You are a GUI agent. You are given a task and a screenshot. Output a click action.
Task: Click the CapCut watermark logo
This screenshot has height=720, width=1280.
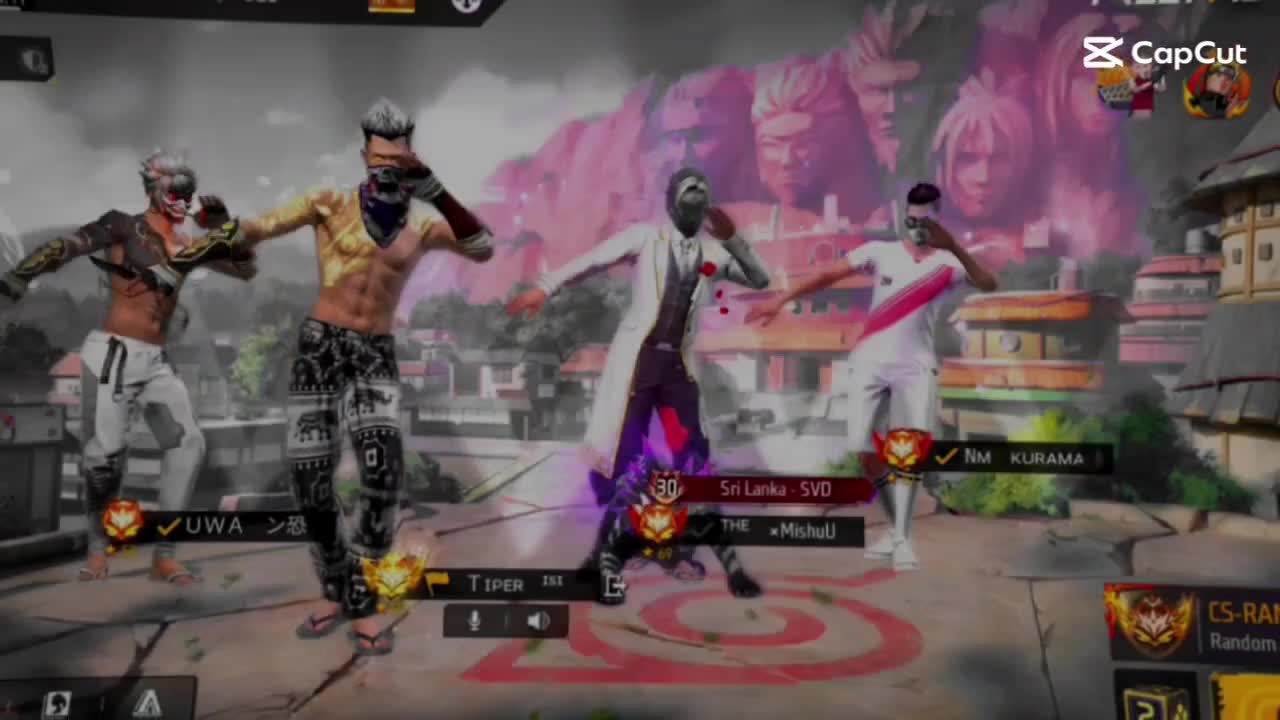click(x=1164, y=53)
